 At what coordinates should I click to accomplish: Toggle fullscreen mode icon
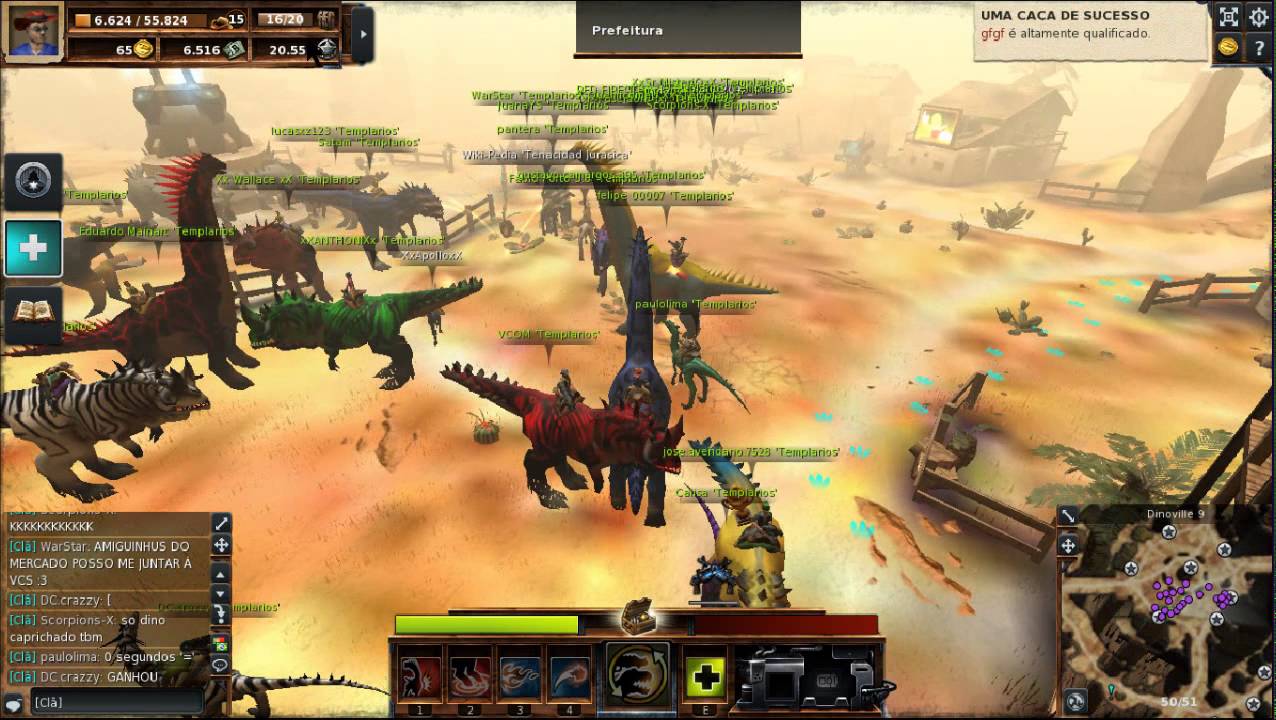1228,16
